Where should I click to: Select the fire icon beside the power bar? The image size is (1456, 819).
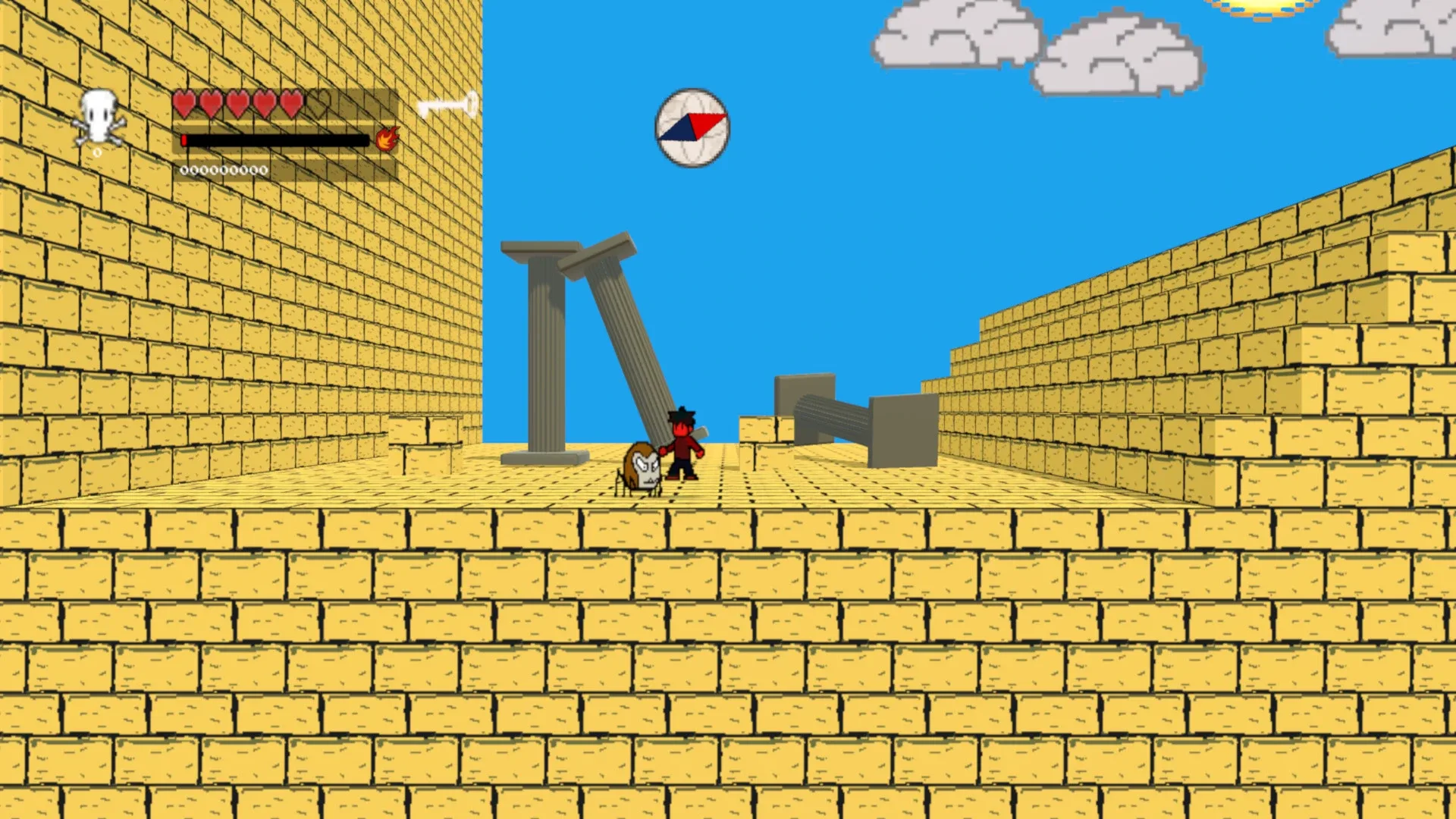pyautogui.click(x=387, y=140)
